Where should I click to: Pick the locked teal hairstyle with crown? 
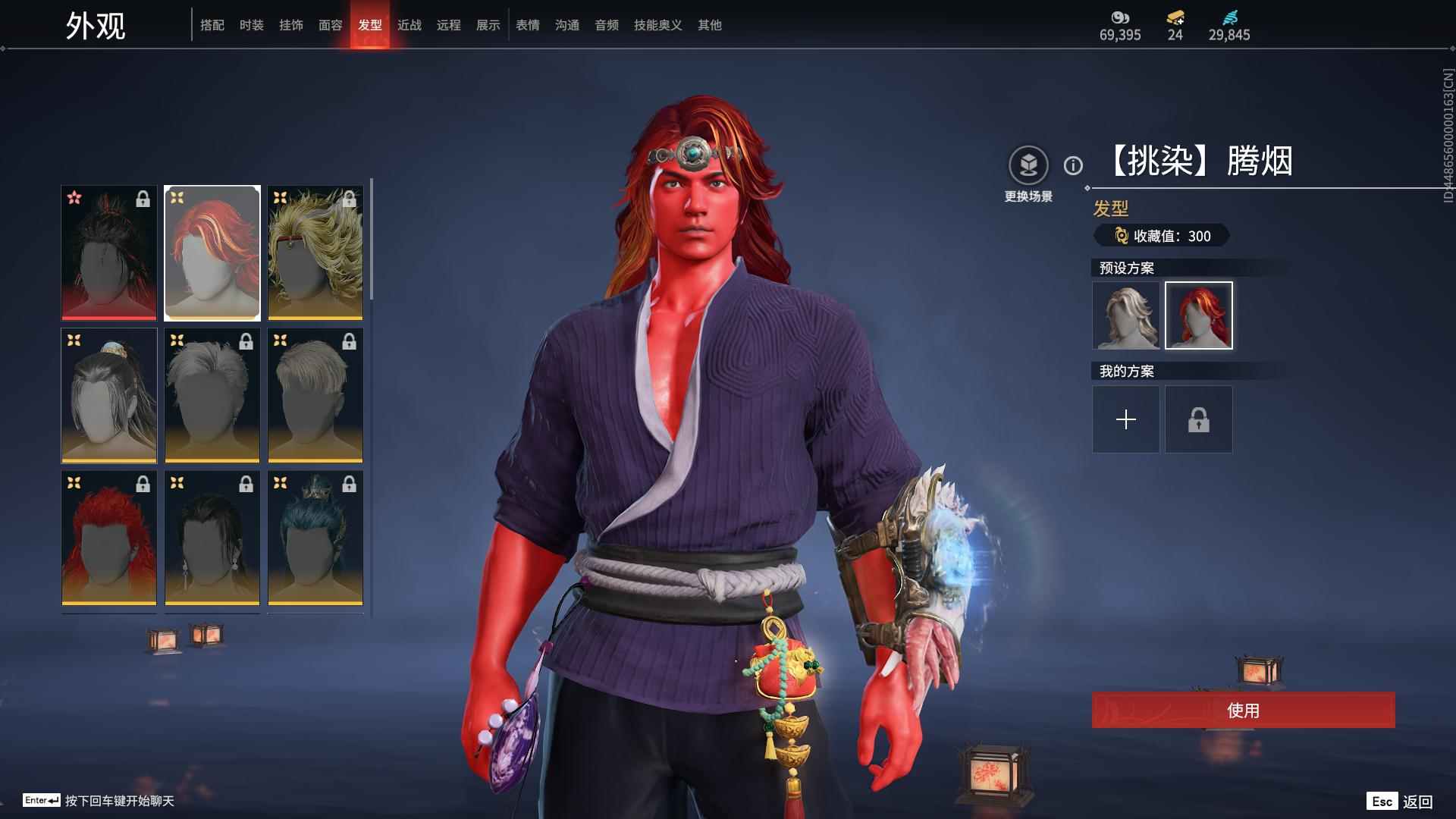coord(315,538)
